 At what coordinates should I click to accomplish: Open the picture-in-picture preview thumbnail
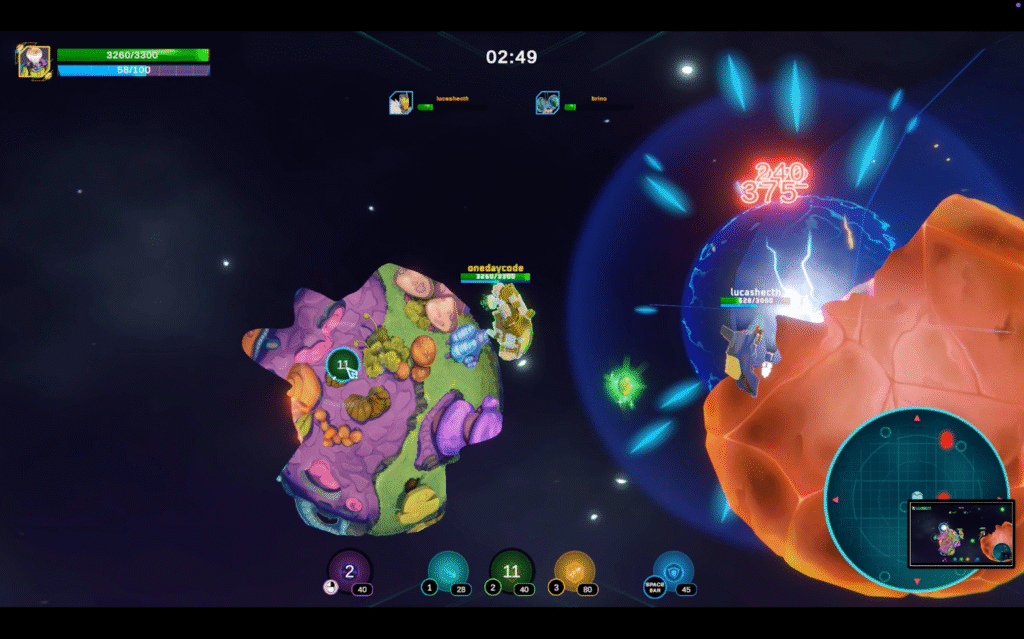(960, 533)
